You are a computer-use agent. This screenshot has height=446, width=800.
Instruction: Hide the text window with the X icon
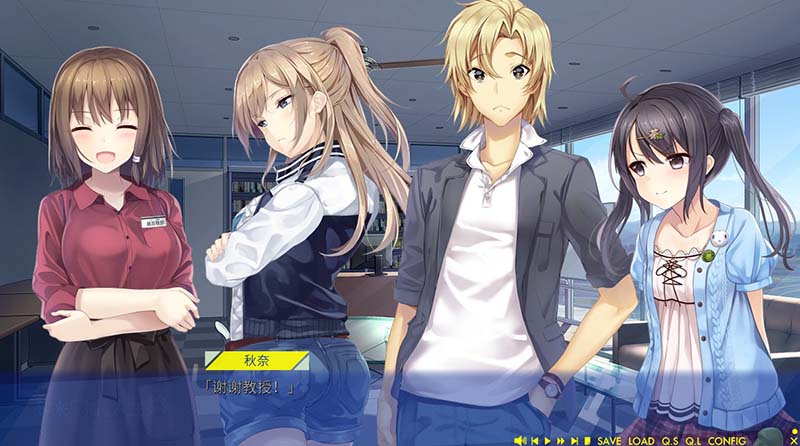[793, 441]
